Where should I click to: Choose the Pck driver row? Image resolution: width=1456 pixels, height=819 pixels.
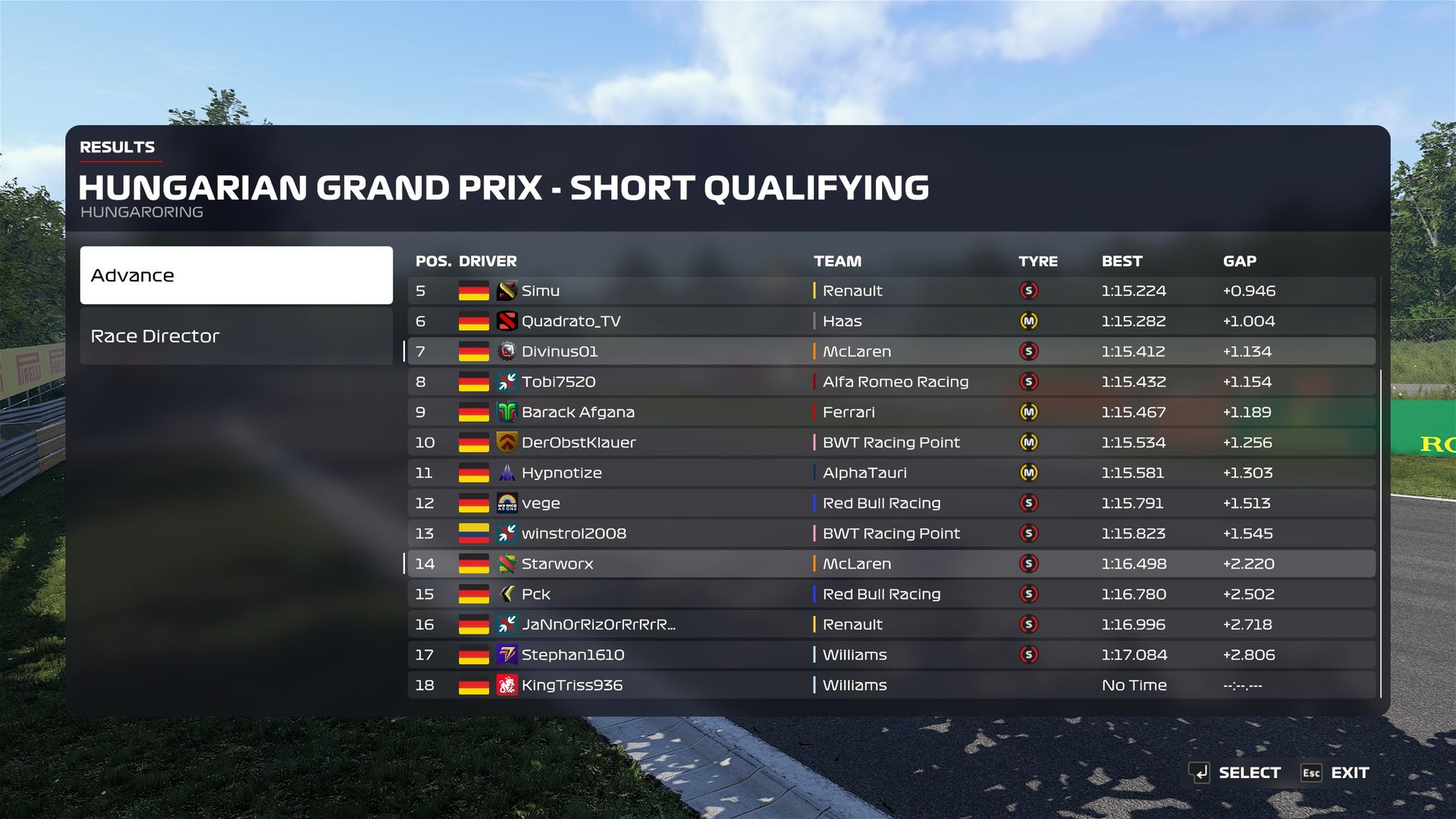pos(891,594)
